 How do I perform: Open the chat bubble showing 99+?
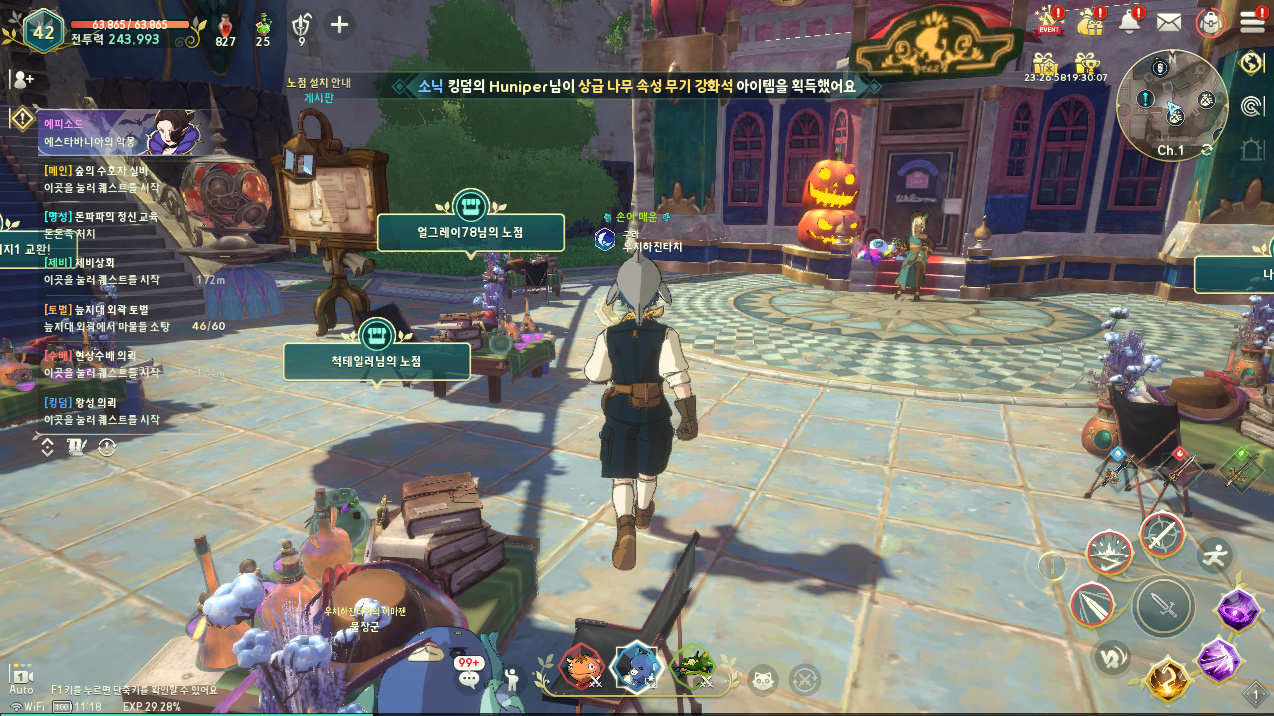(468, 675)
